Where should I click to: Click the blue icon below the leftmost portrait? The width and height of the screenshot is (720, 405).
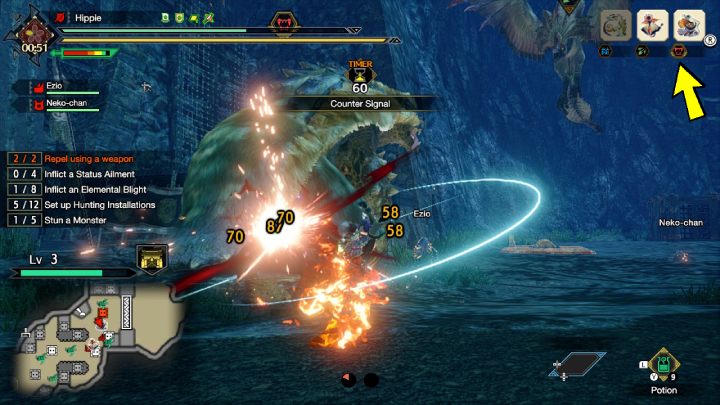coord(606,48)
